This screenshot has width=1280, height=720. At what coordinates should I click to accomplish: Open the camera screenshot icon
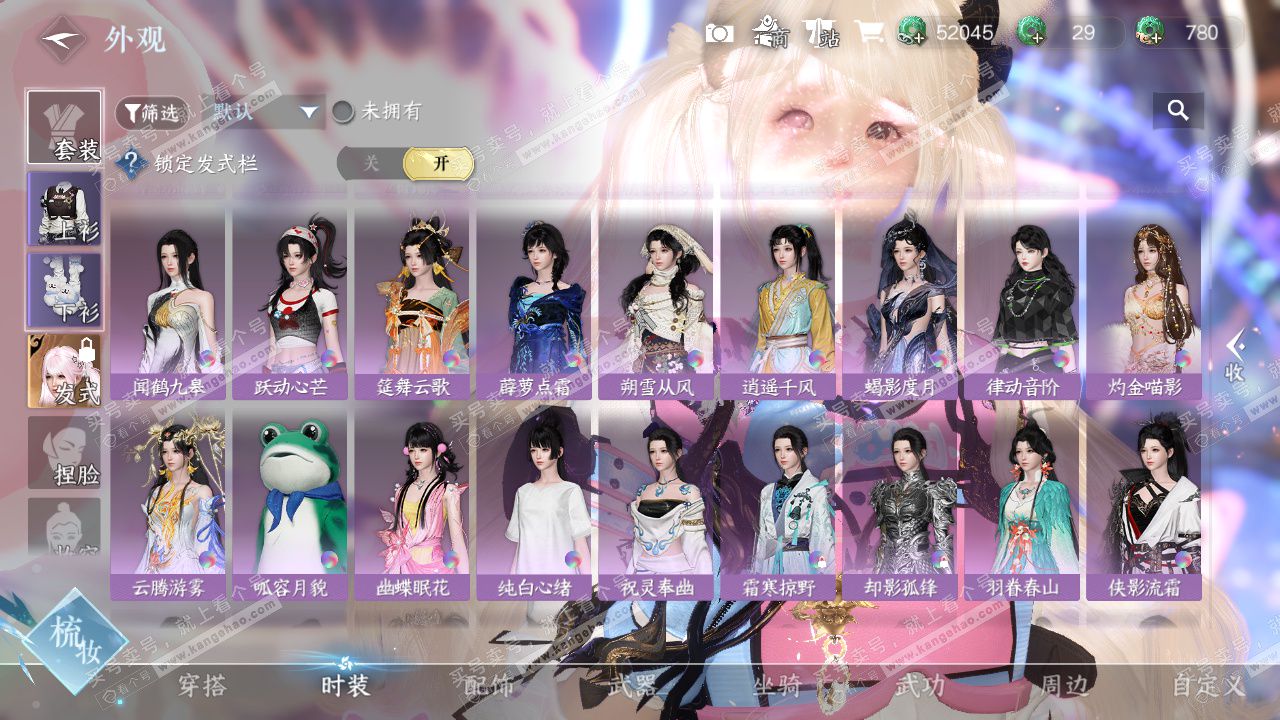[719, 33]
